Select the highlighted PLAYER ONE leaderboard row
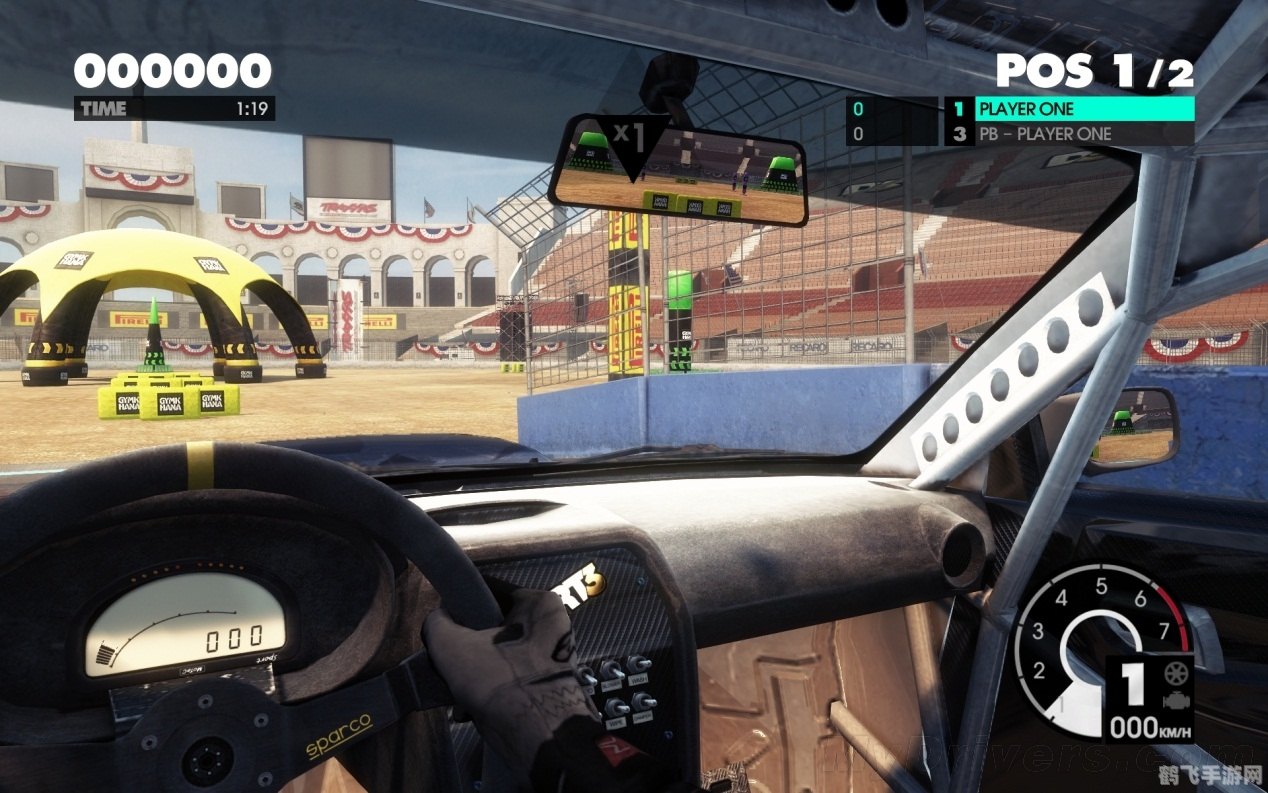The image size is (1268, 793). coord(1070,109)
